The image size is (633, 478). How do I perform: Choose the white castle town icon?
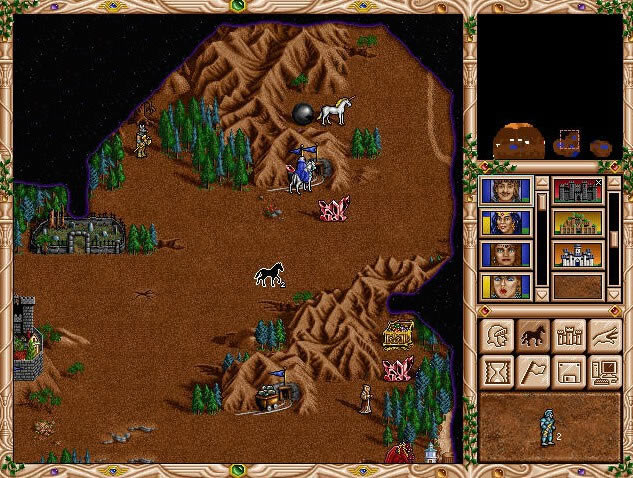pyautogui.click(x=578, y=255)
